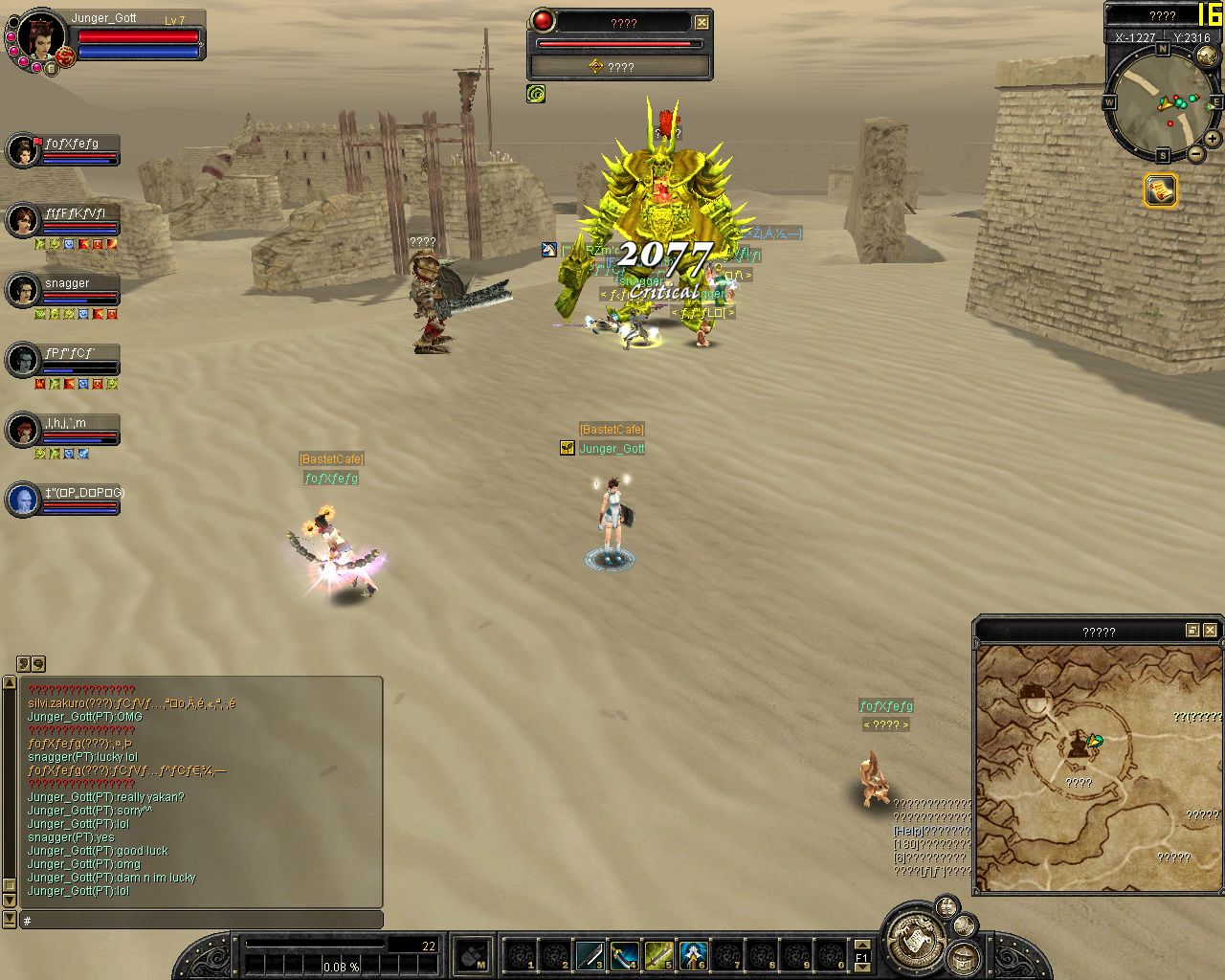The height and width of the screenshot is (980, 1225).
Task: Switch hotbar page up from F1
Action: pos(862,945)
